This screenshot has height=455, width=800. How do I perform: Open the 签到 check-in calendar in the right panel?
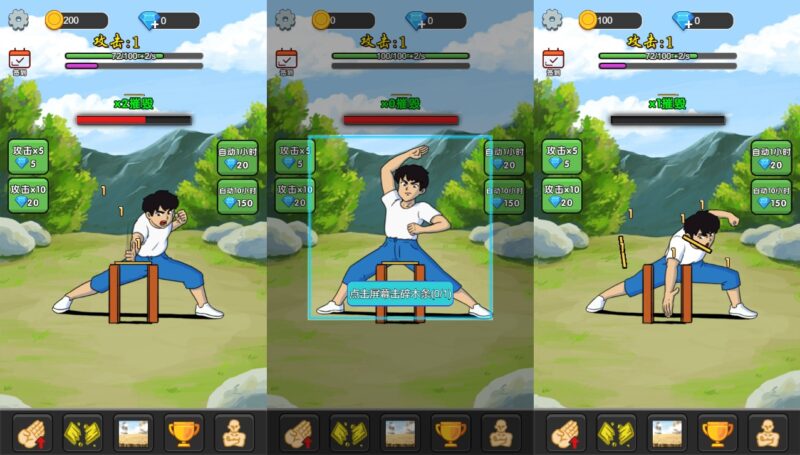tap(554, 61)
